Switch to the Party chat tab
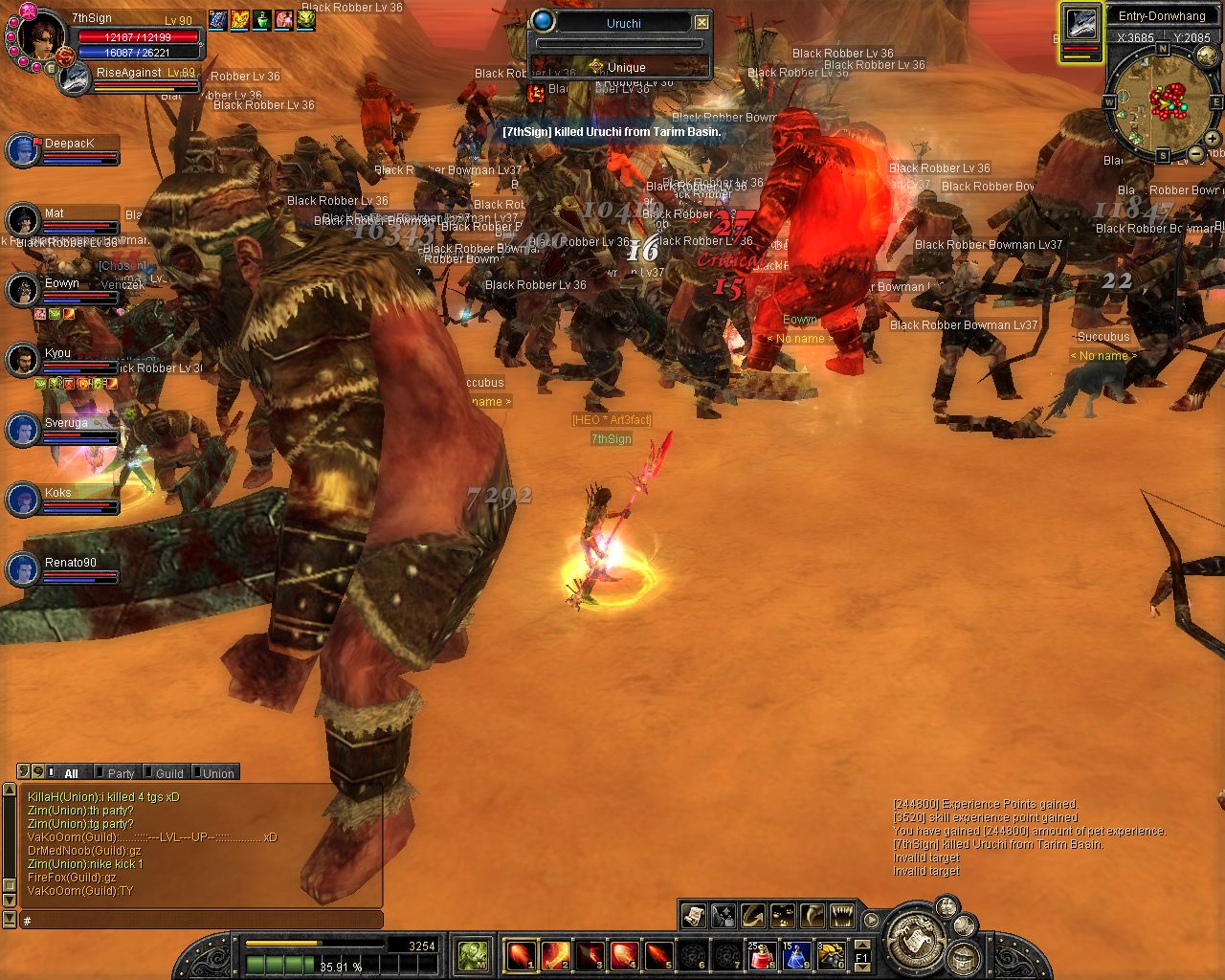This screenshot has height=980, width=1225. pos(121,773)
